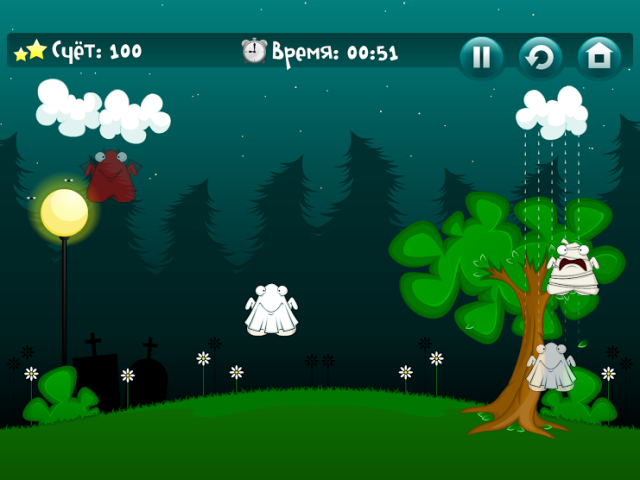The width and height of the screenshot is (640, 480).
Task: Restart the level with the circular arrow
Action: 540,57
